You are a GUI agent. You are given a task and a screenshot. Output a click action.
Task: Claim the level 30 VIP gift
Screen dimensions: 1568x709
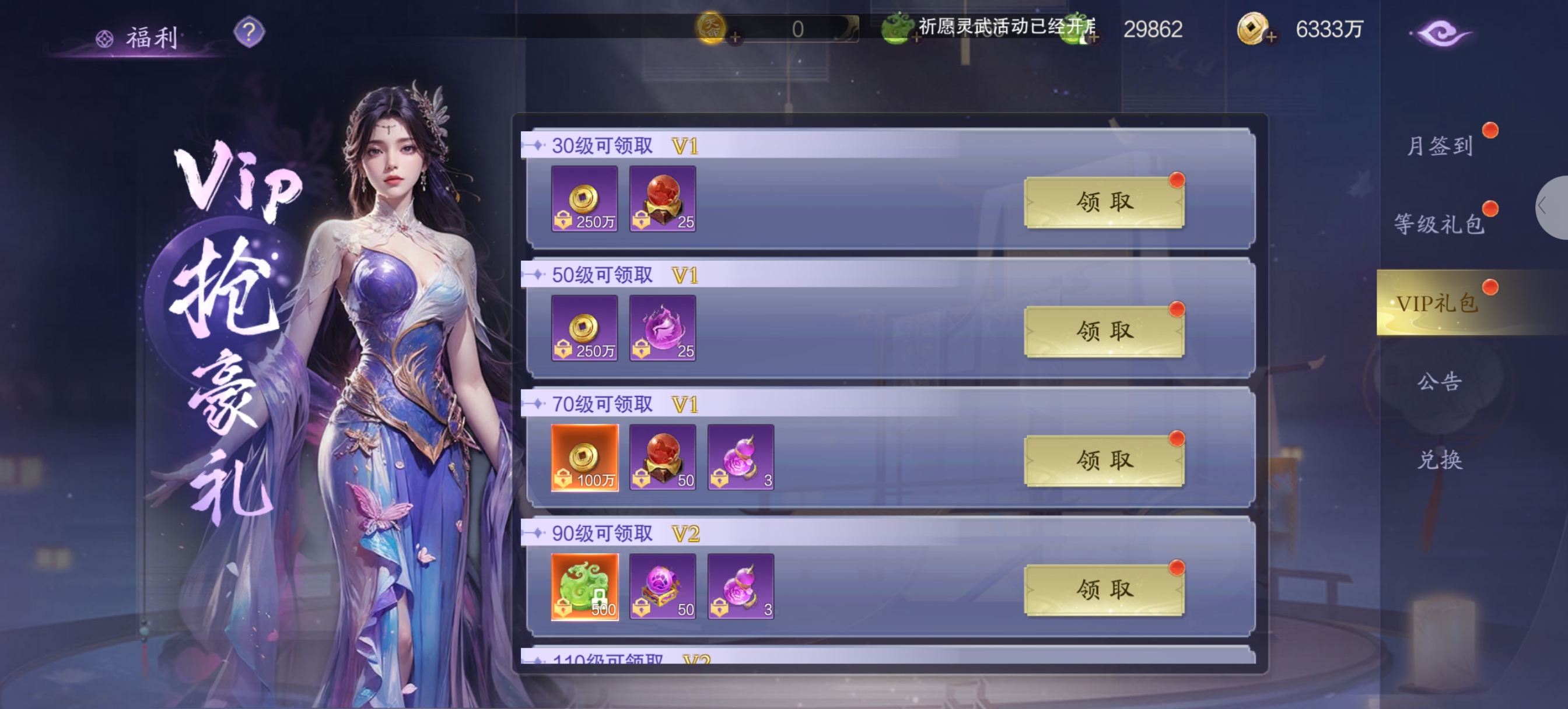1104,202
